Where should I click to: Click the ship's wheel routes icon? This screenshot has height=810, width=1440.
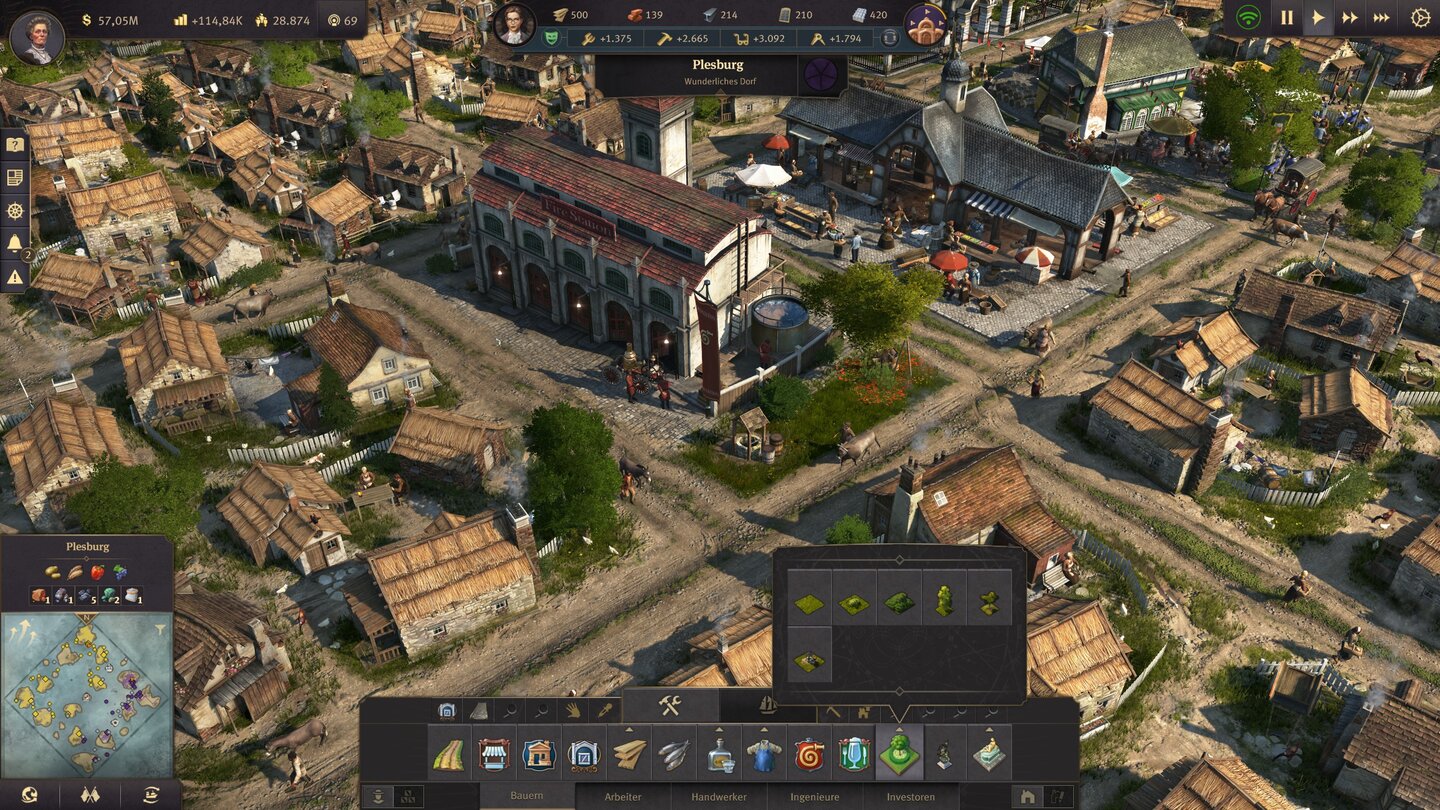point(13,211)
